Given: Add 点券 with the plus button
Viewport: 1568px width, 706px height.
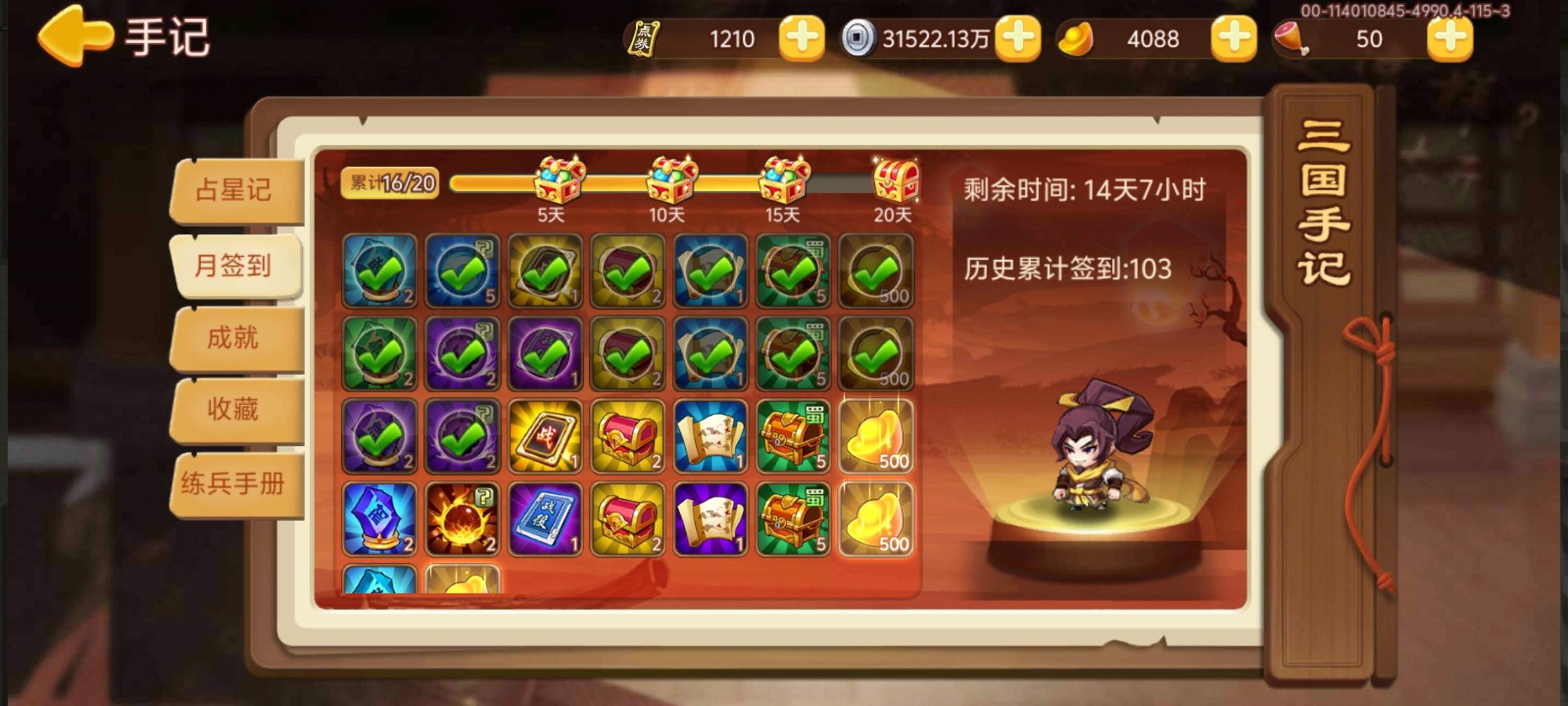Looking at the screenshot, I should 800,41.
